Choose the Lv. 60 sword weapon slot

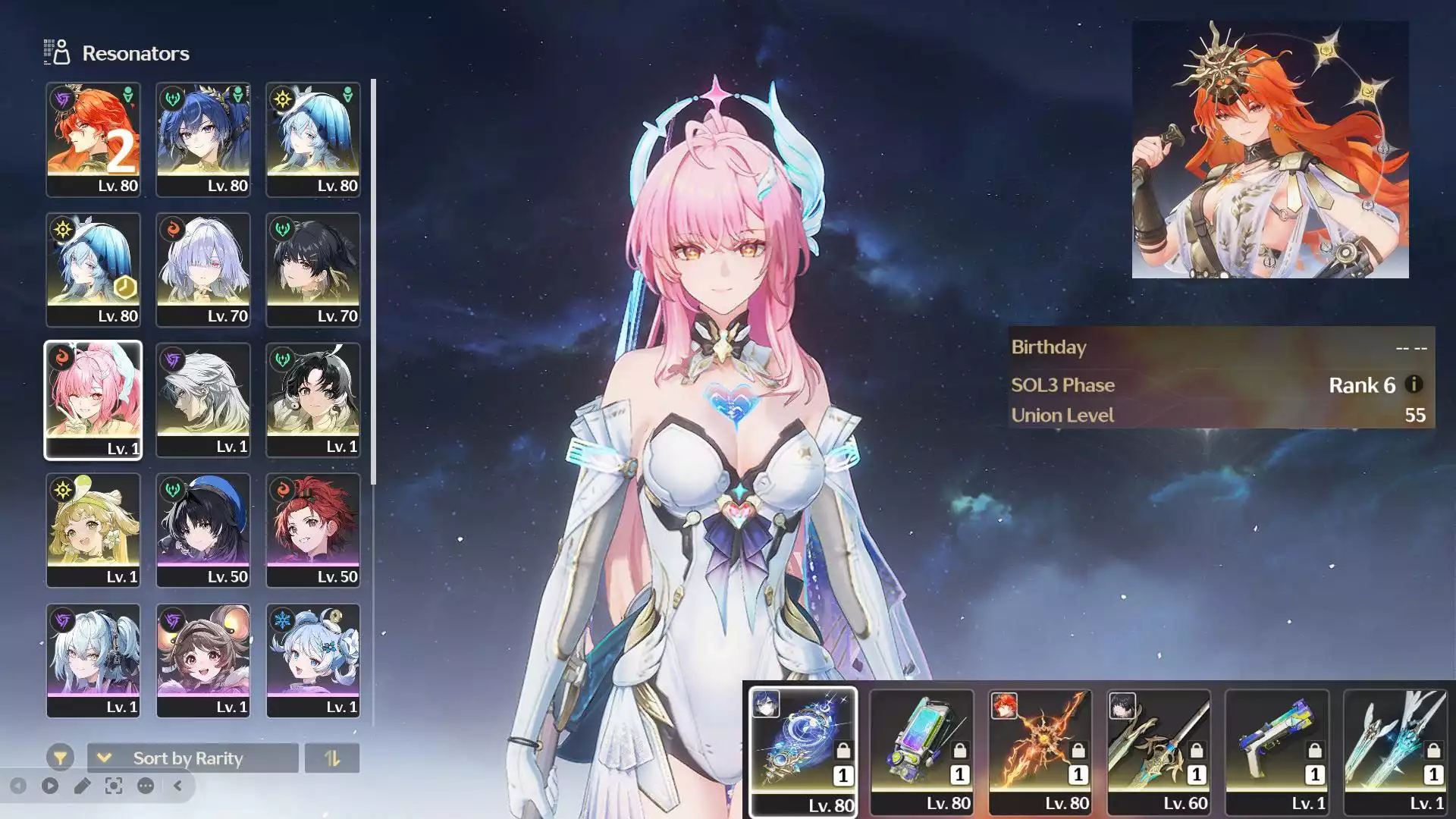(x=1158, y=751)
